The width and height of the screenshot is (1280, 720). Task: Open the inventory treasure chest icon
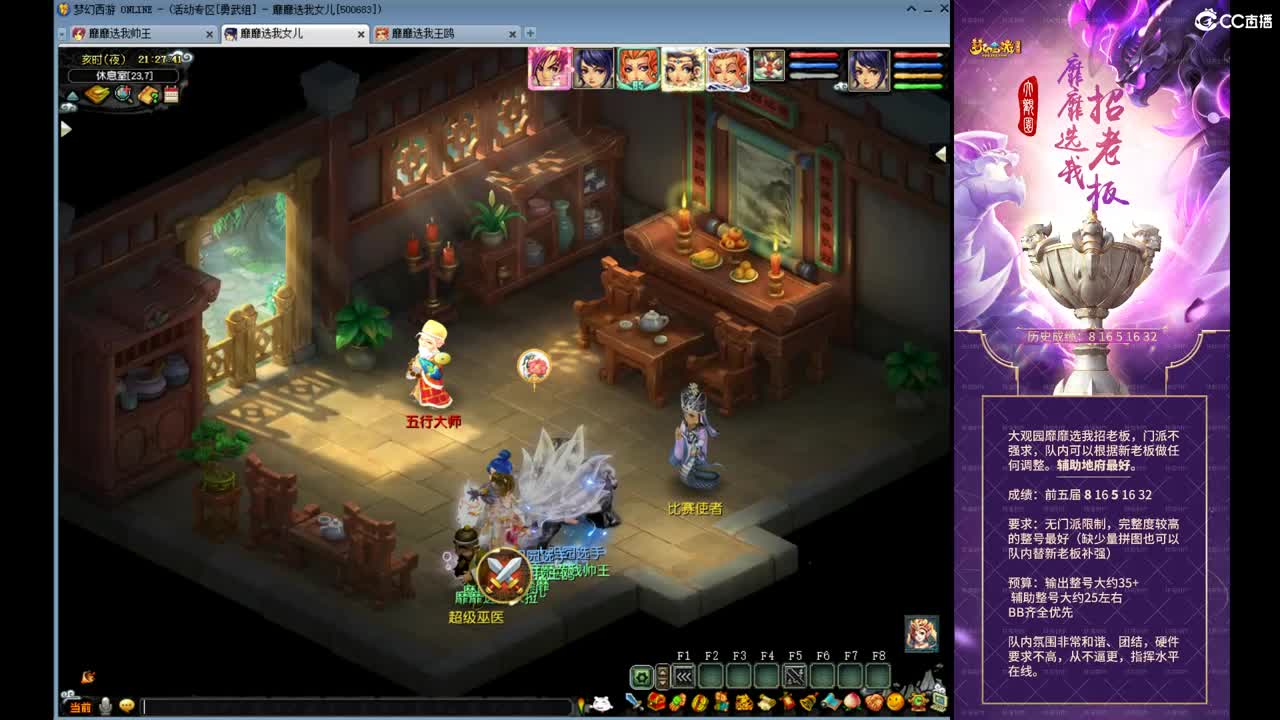coord(655,703)
